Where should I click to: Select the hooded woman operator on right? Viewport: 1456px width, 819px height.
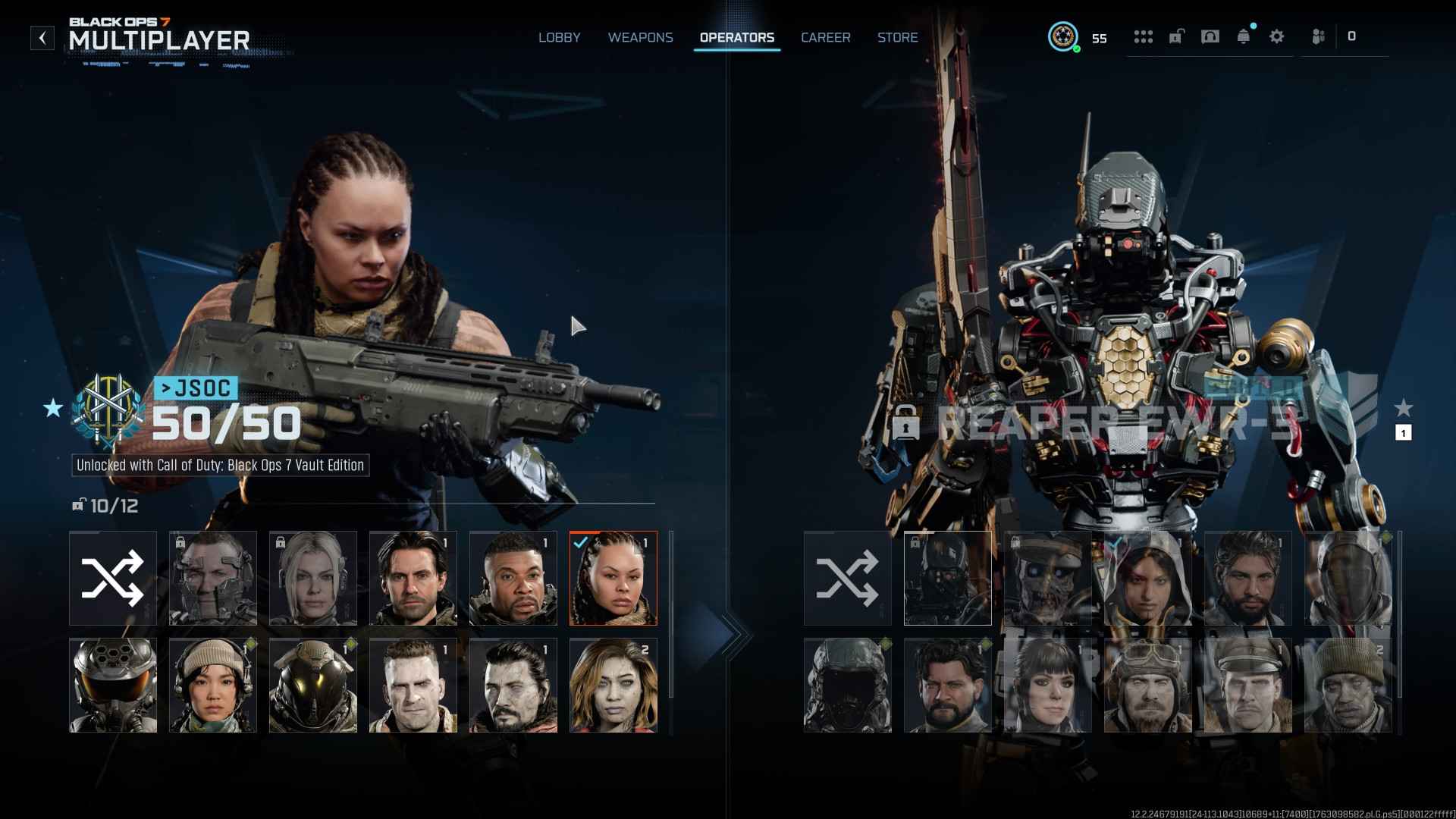(1147, 578)
